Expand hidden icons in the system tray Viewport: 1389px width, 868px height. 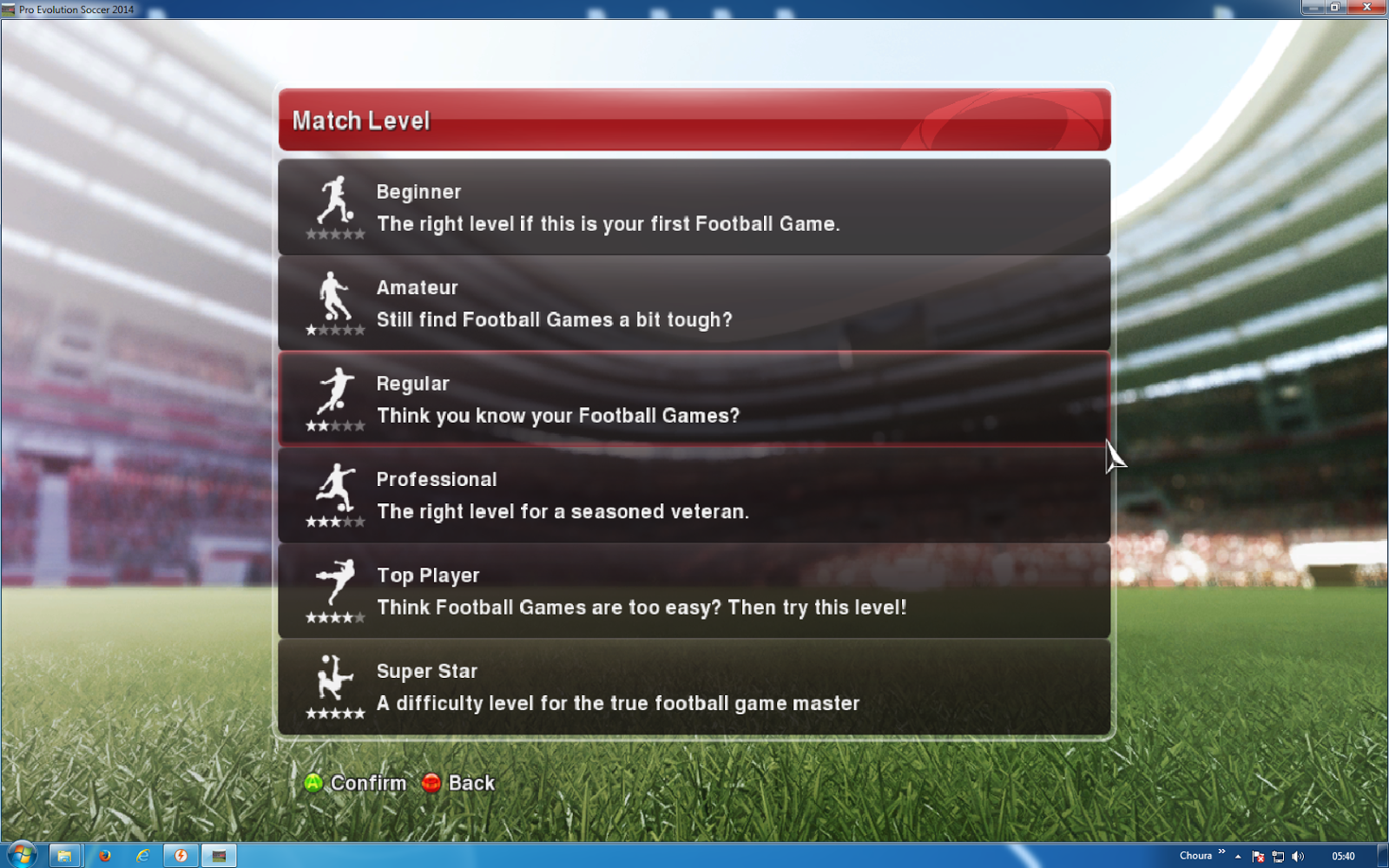(x=1237, y=856)
